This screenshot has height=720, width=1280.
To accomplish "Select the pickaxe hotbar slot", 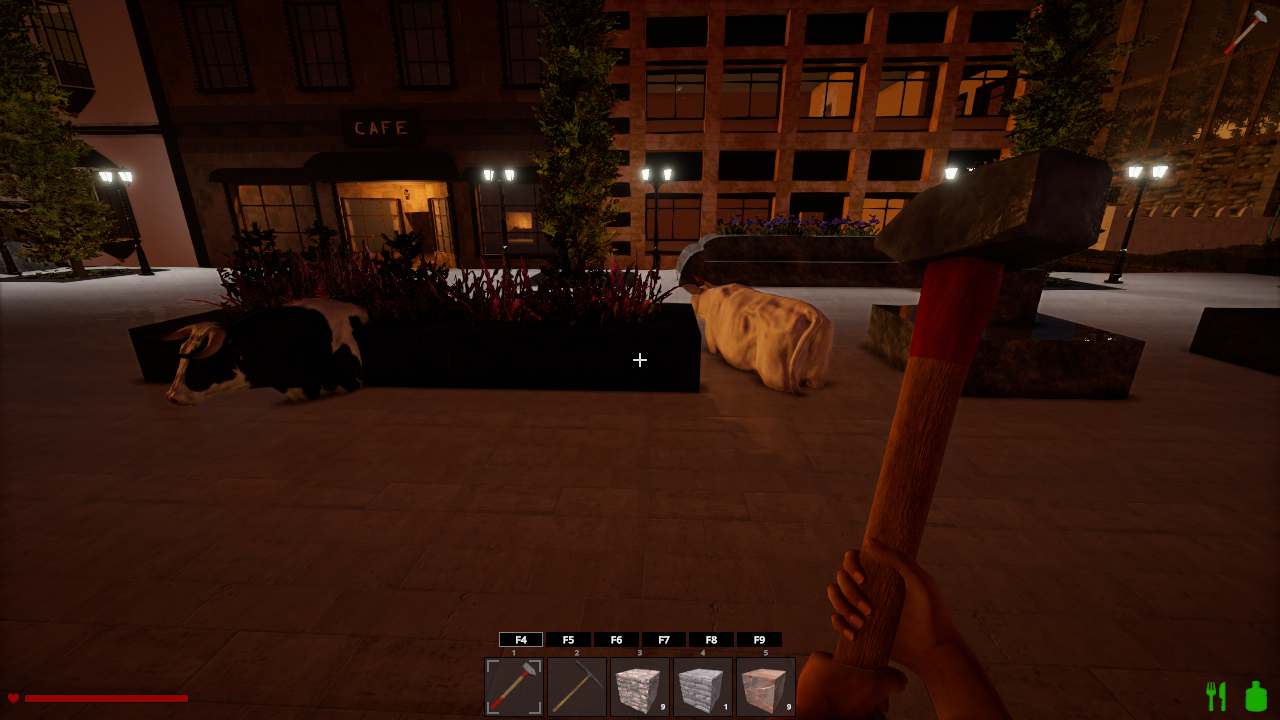I will pos(577,687).
